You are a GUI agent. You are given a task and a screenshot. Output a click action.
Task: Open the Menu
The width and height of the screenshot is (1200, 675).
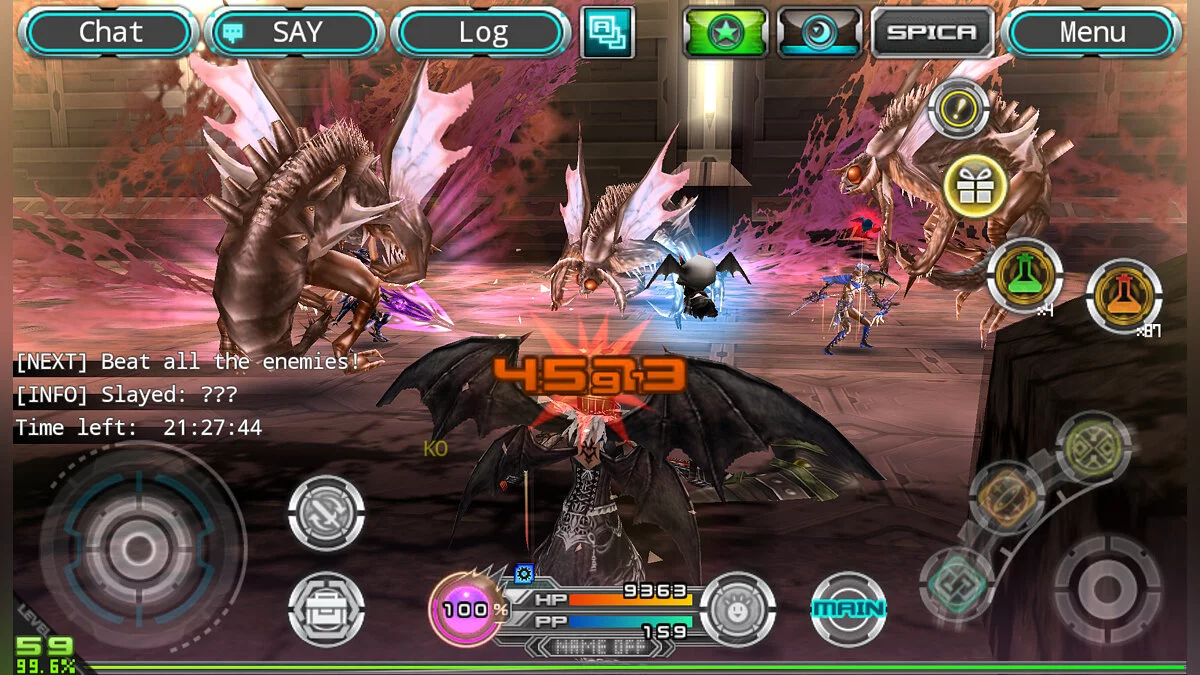pyautogui.click(x=1091, y=33)
